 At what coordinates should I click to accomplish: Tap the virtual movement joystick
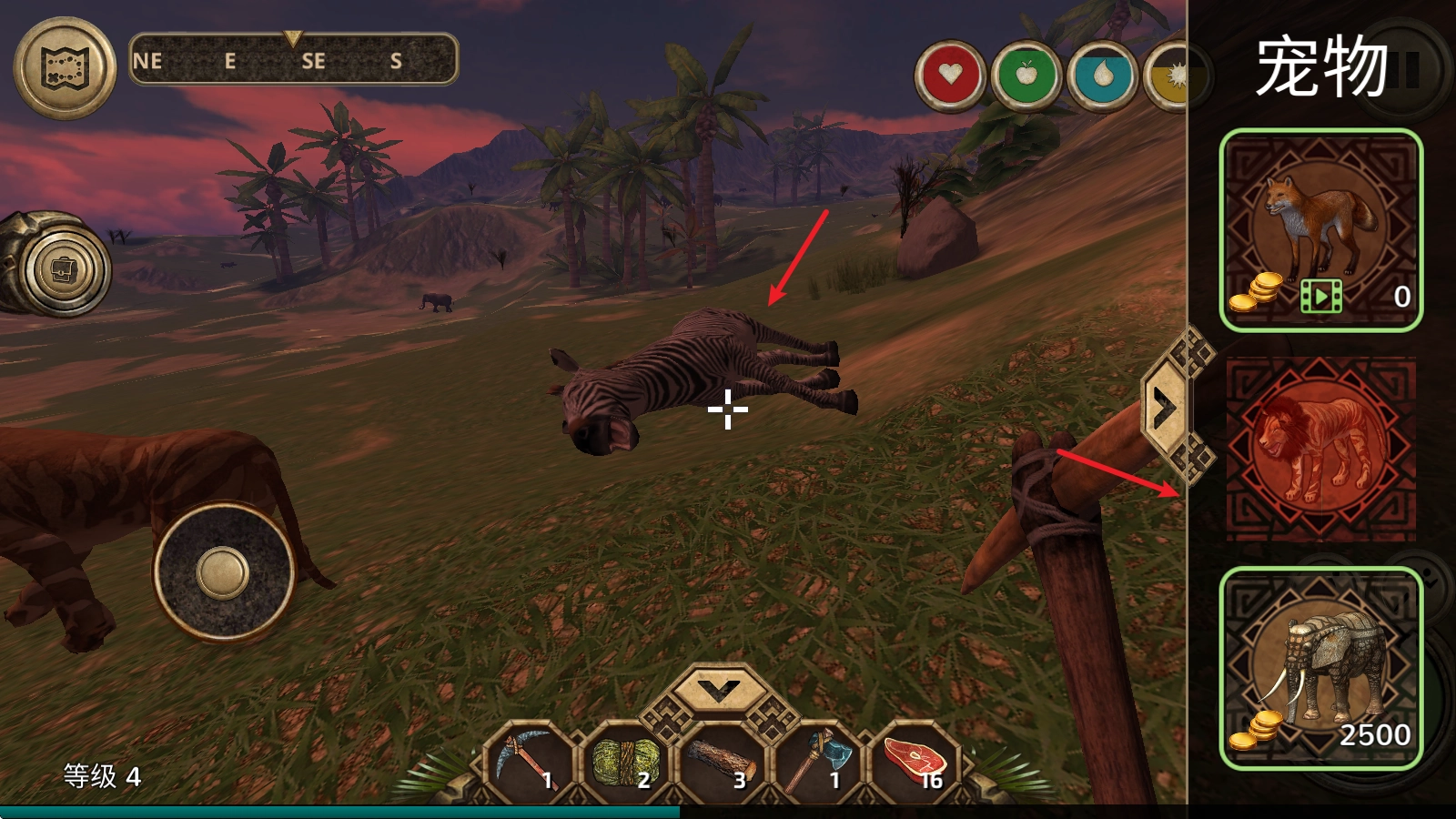coord(223,573)
